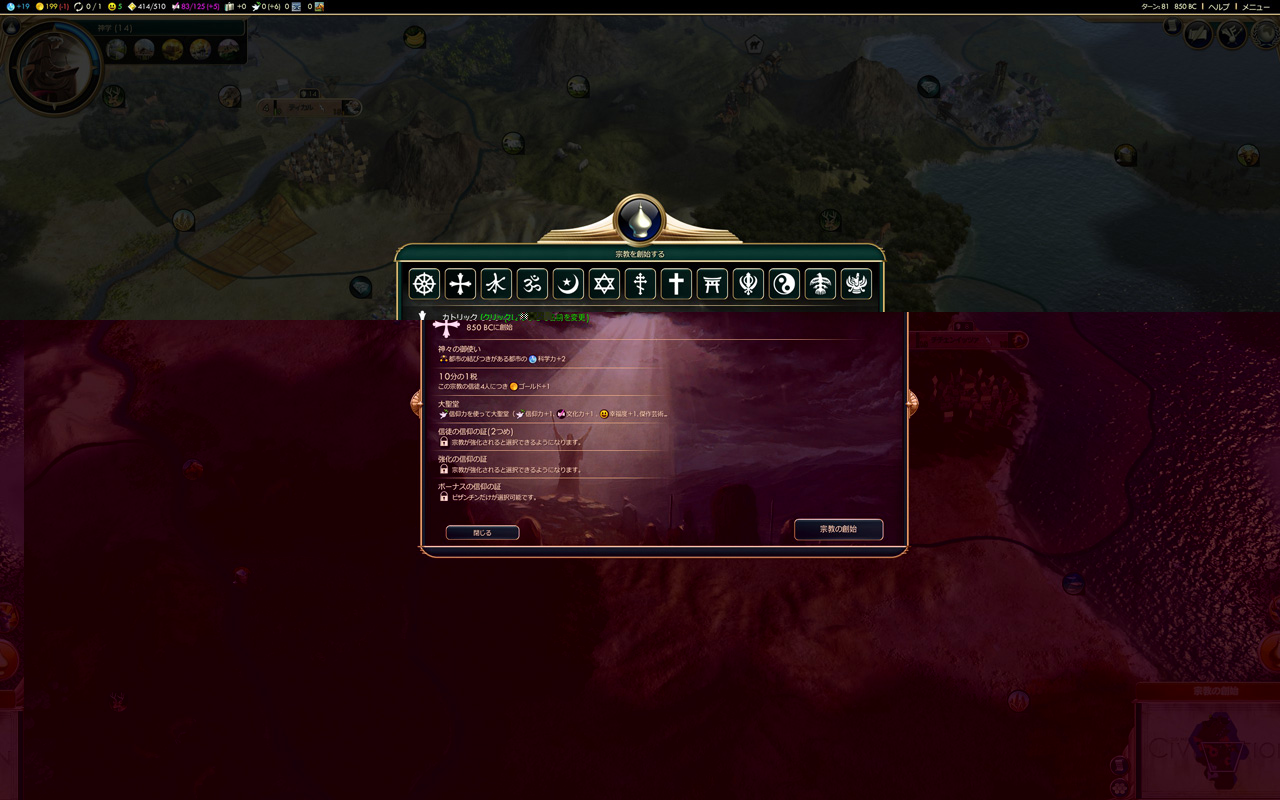The height and width of the screenshot is (800, 1280).
Task: Select the Taoism yin-yang icon
Action: 784,284
